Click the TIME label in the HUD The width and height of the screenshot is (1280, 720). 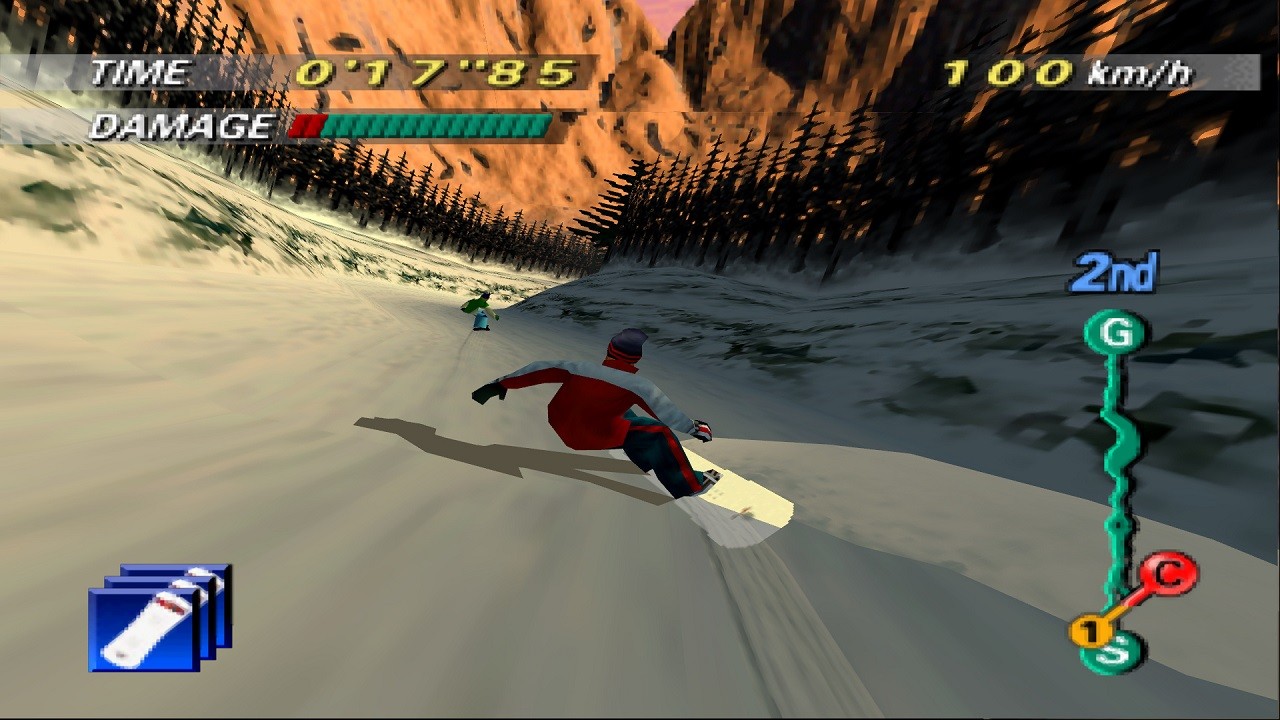tap(140, 72)
